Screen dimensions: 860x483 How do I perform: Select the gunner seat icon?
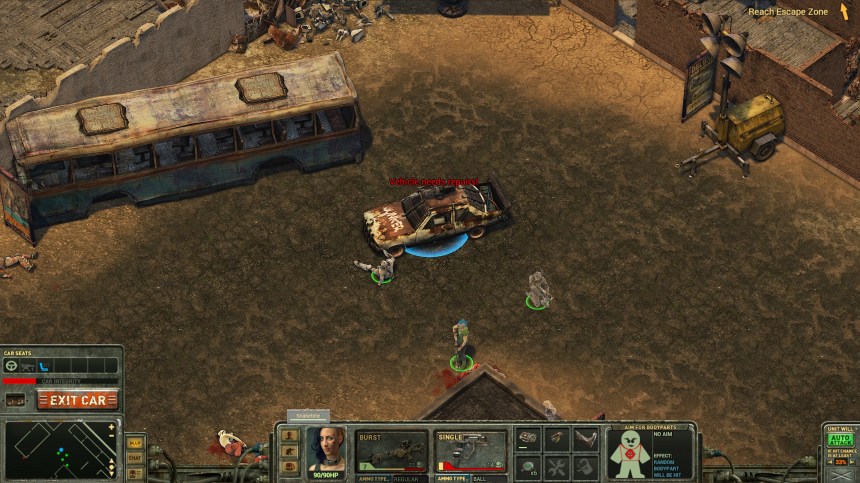tap(27, 366)
